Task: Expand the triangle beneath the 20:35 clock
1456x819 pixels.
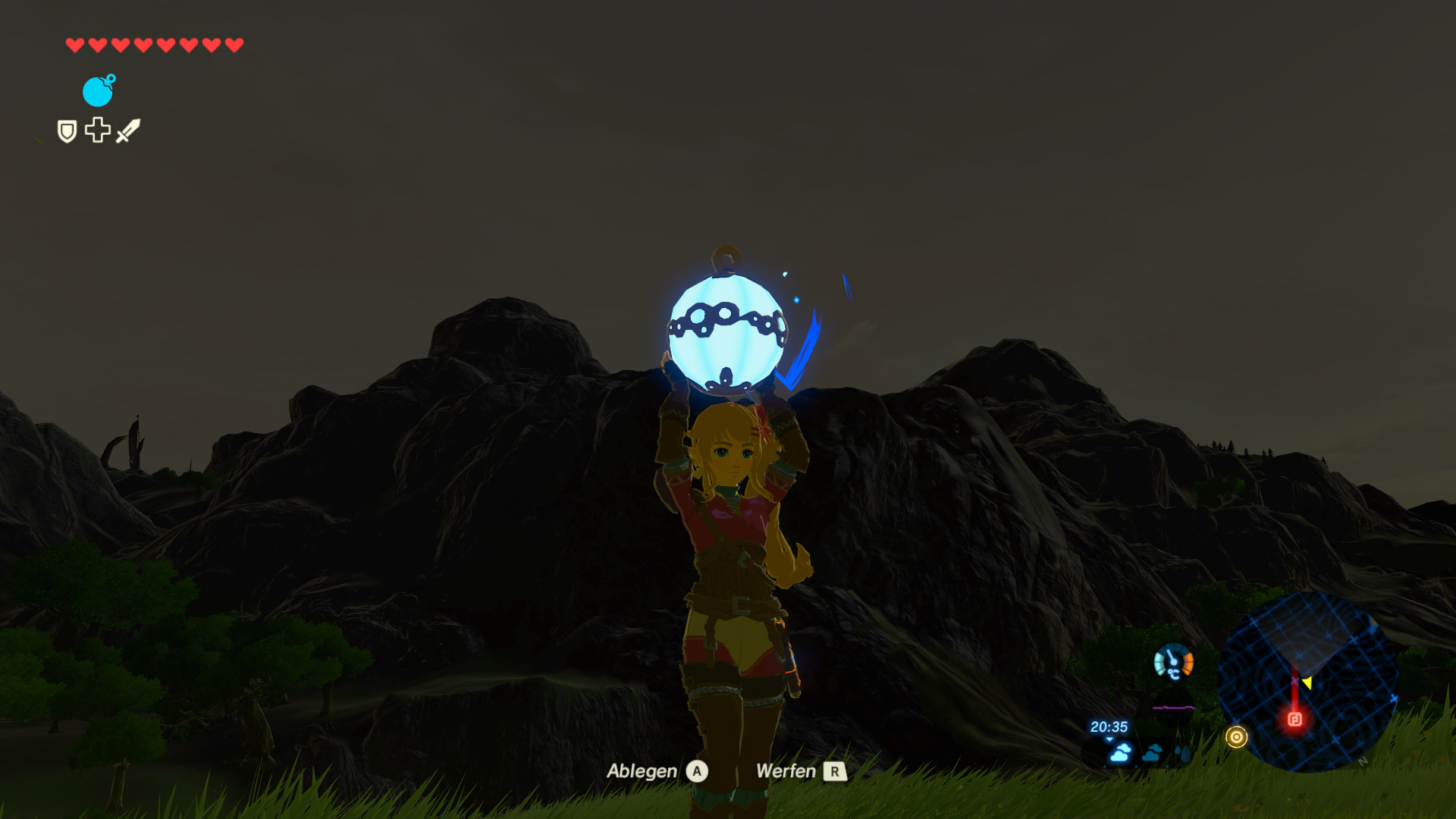Action: click(x=1109, y=739)
